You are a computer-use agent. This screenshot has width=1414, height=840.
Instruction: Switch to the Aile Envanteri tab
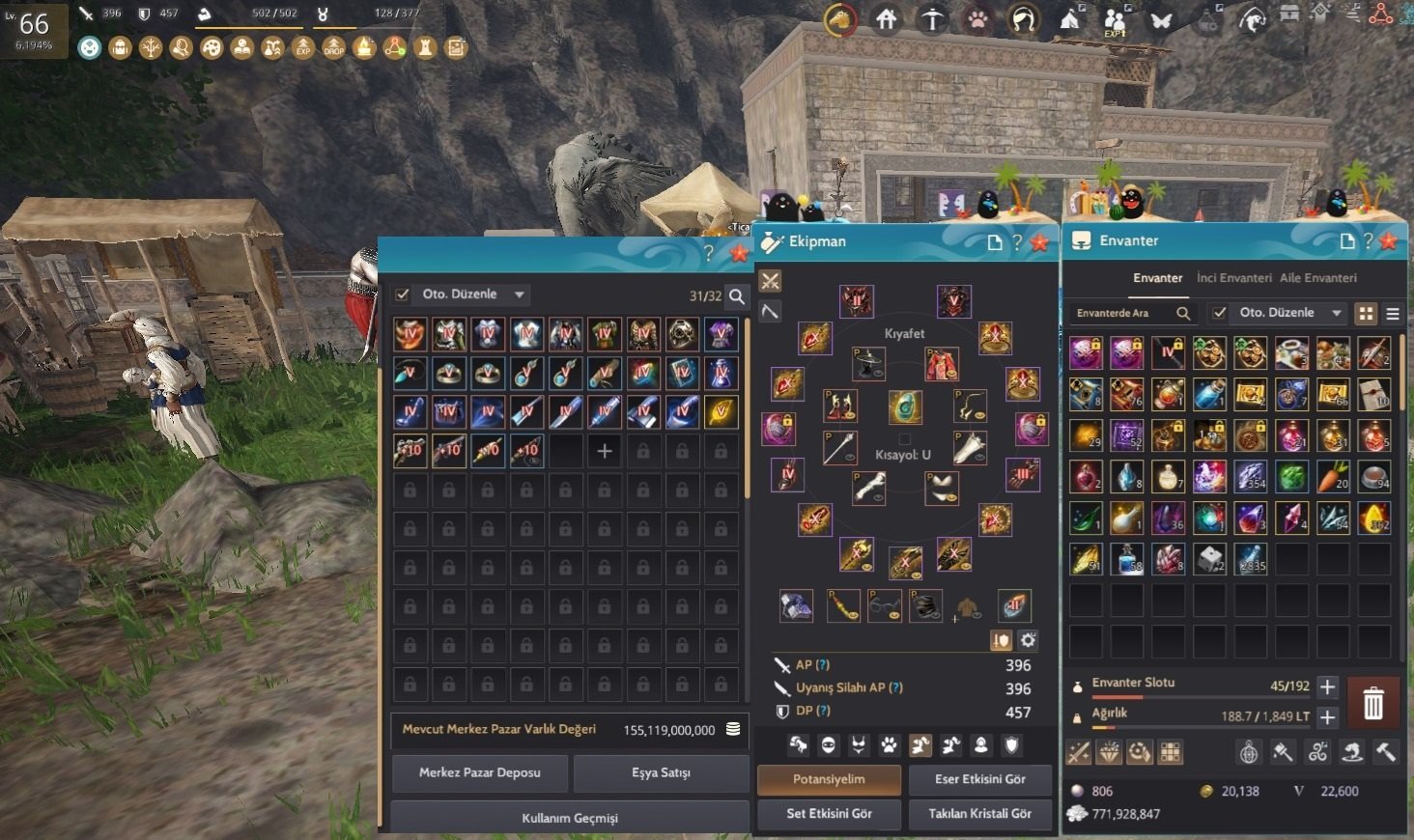(x=1317, y=278)
